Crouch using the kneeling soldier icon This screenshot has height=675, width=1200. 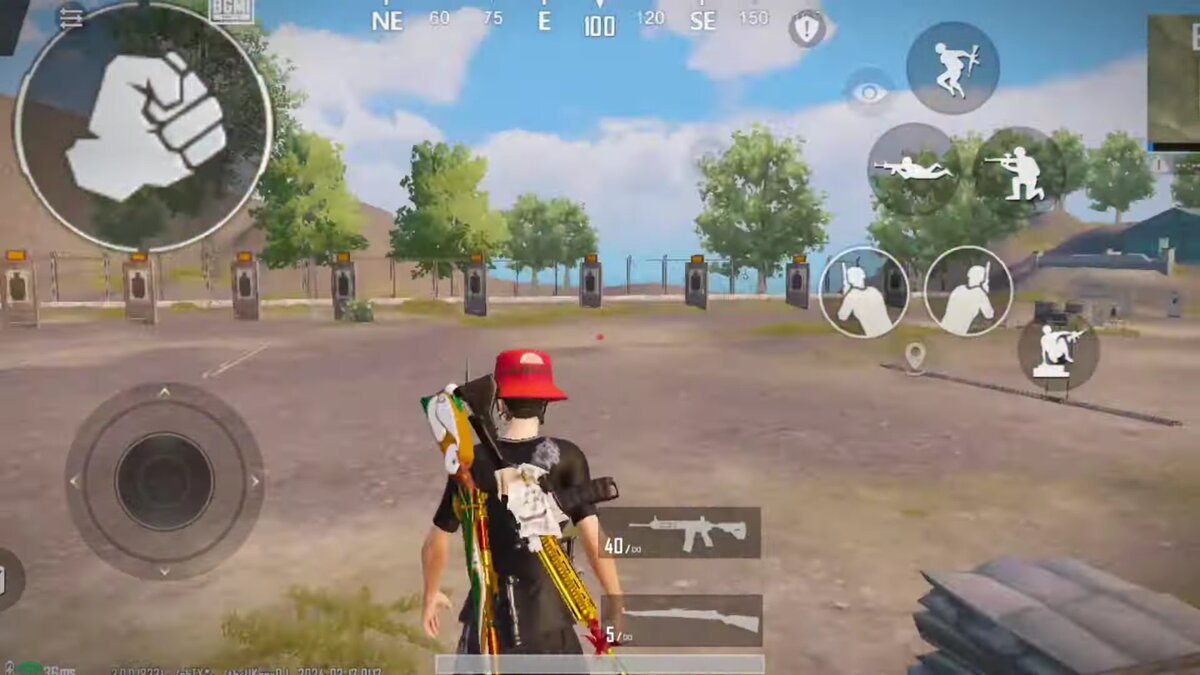1015,170
